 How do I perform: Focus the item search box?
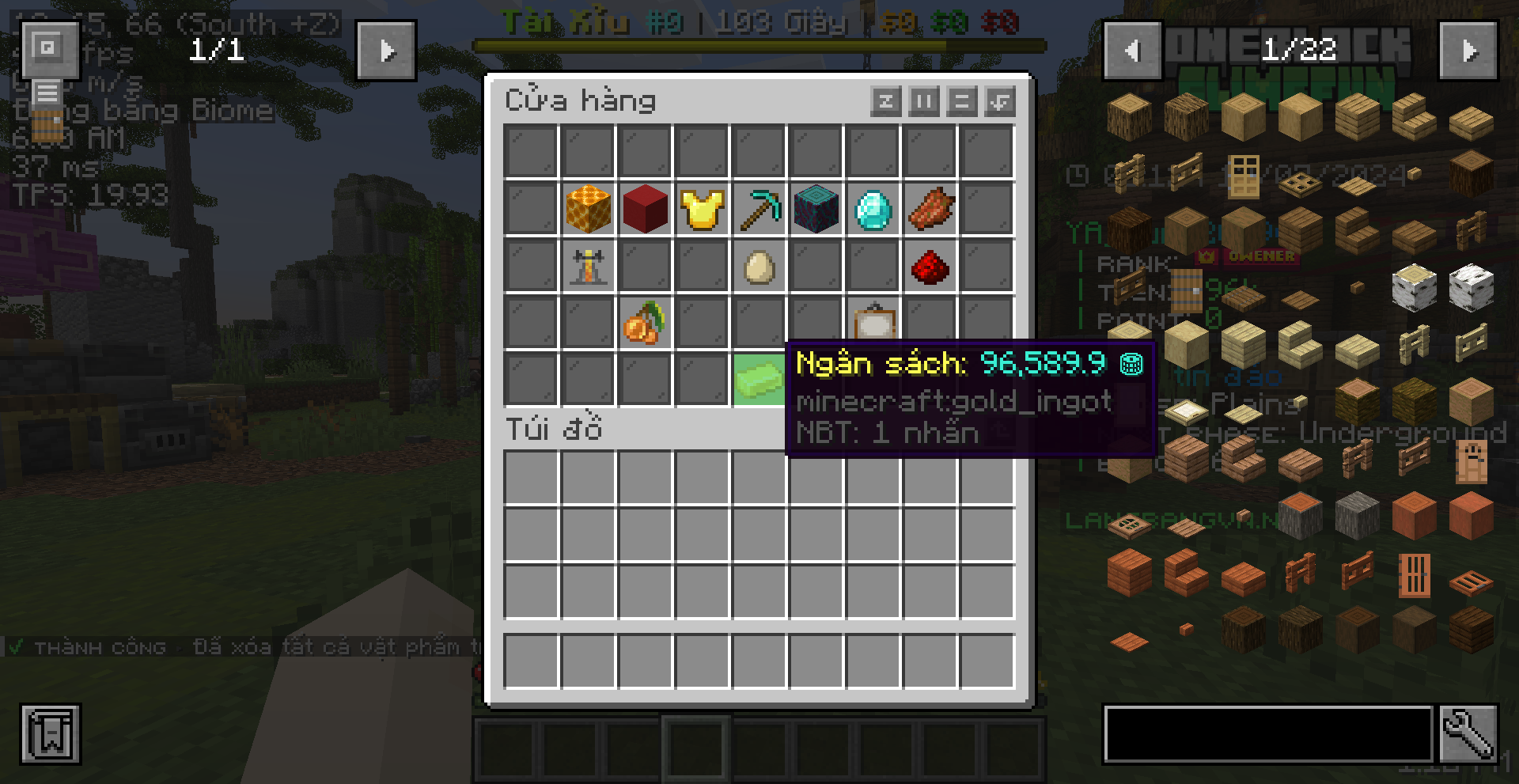coord(1267,735)
